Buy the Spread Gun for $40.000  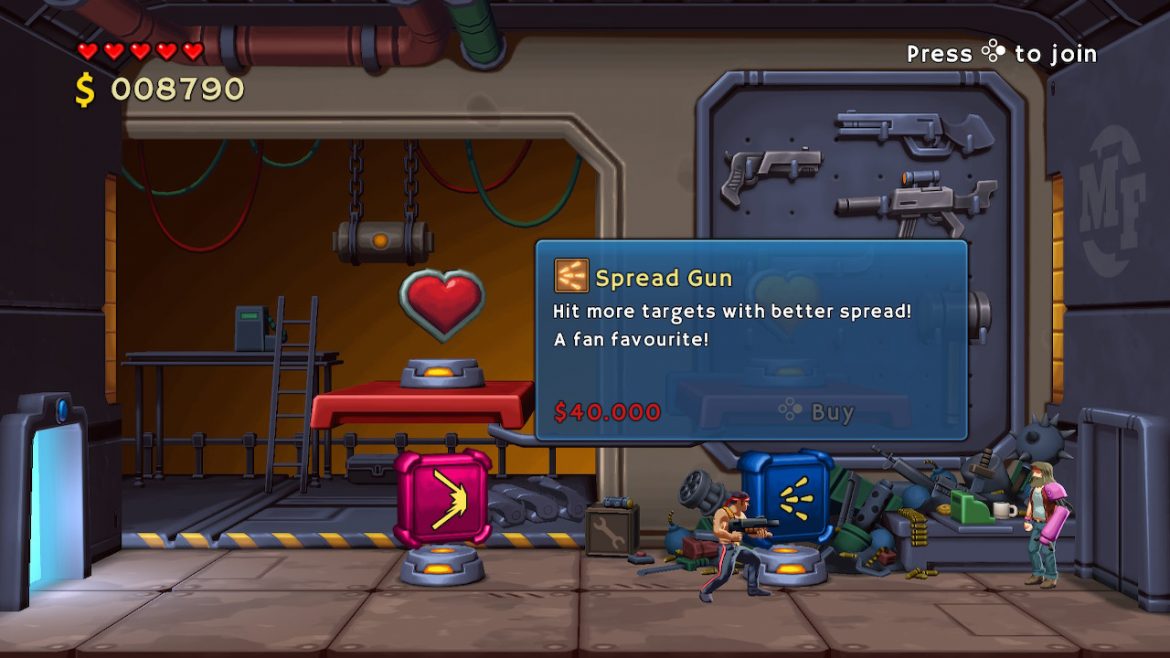pos(817,411)
